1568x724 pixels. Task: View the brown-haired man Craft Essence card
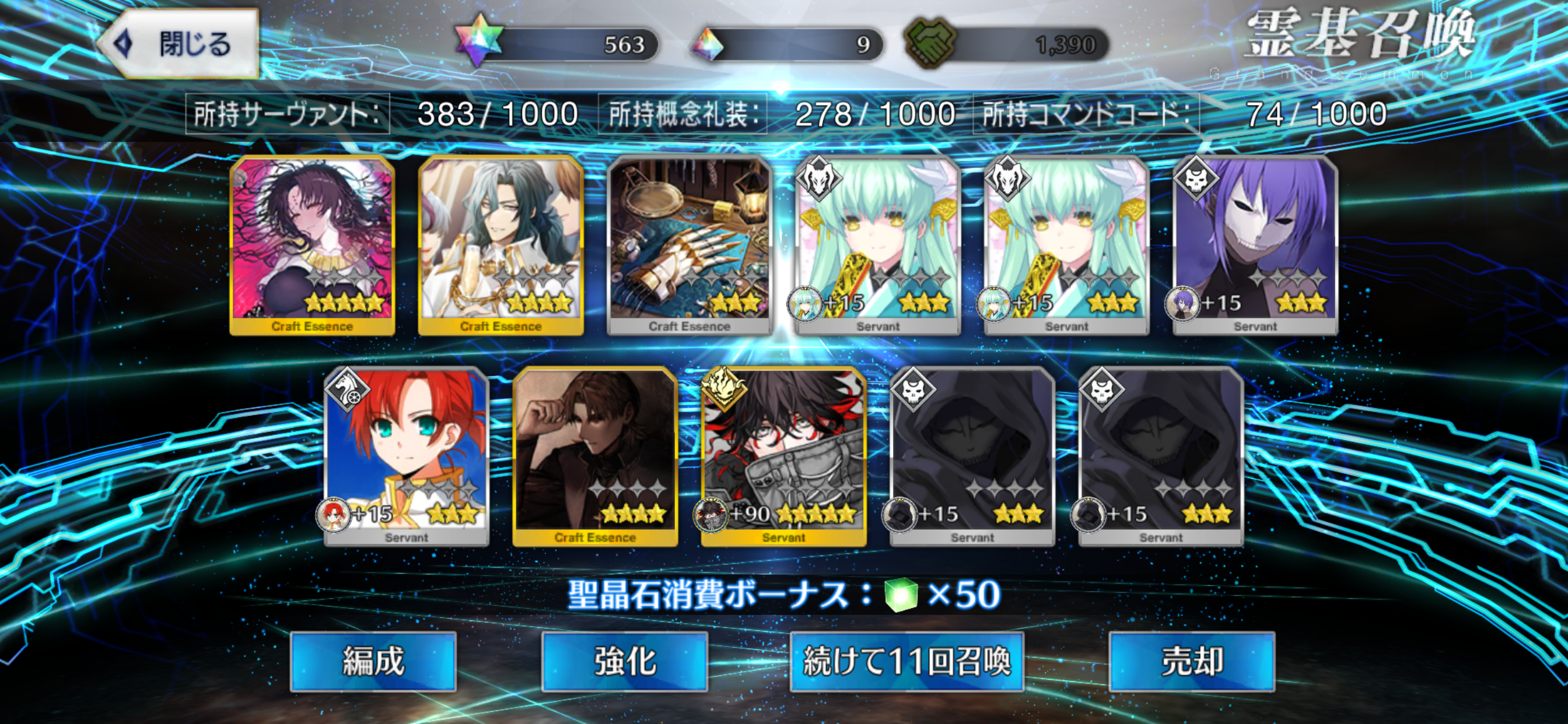tap(594, 455)
